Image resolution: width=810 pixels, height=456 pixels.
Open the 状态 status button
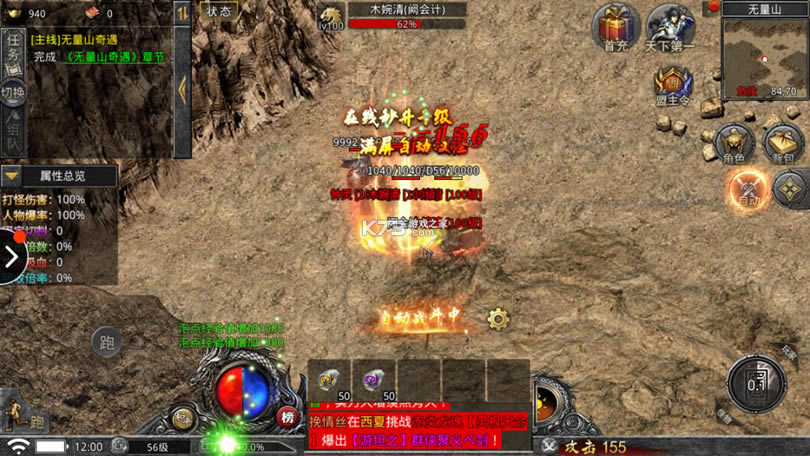click(218, 11)
